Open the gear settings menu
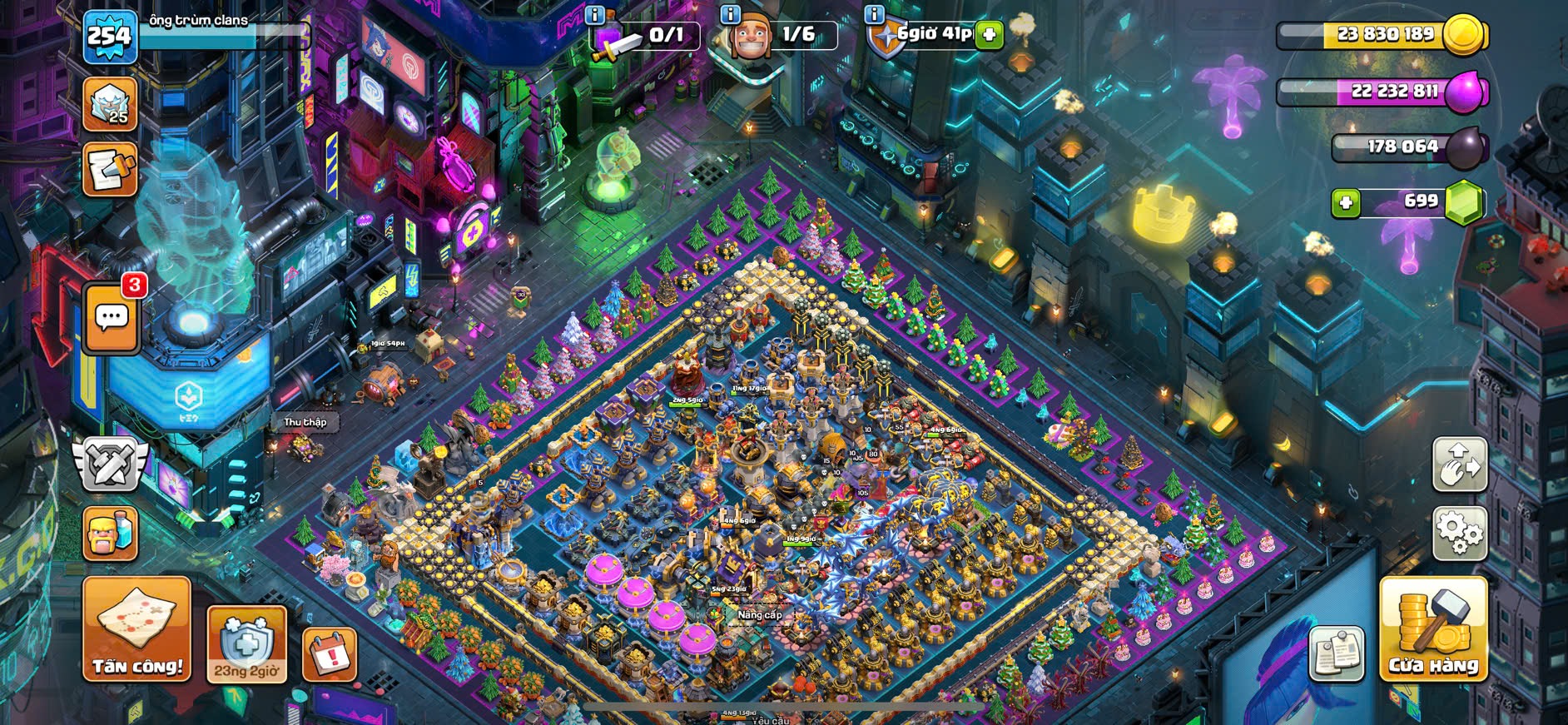The height and width of the screenshot is (725, 1568). point(1459,532)
